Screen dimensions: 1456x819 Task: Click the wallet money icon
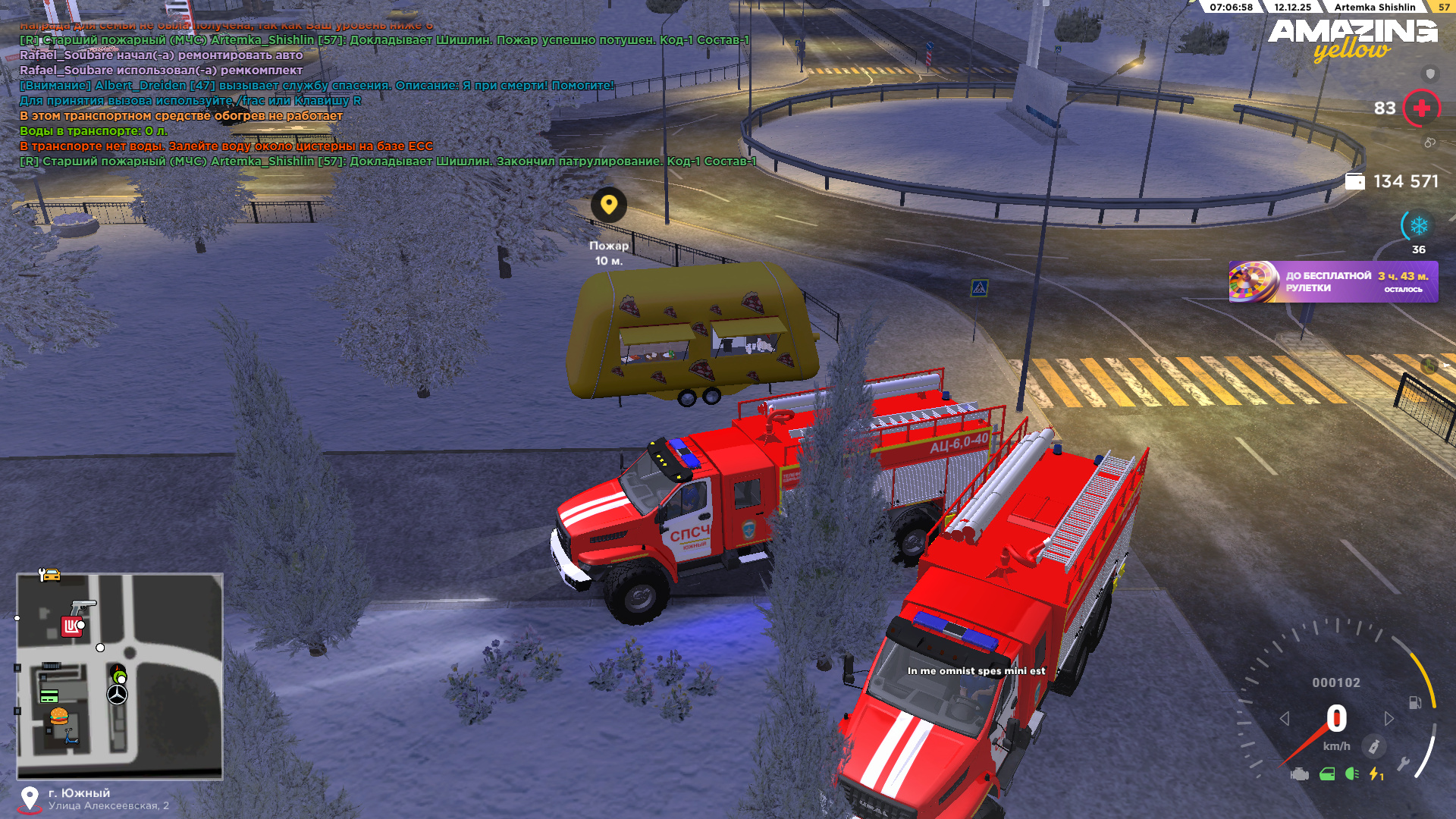(x=1354, y=181)
